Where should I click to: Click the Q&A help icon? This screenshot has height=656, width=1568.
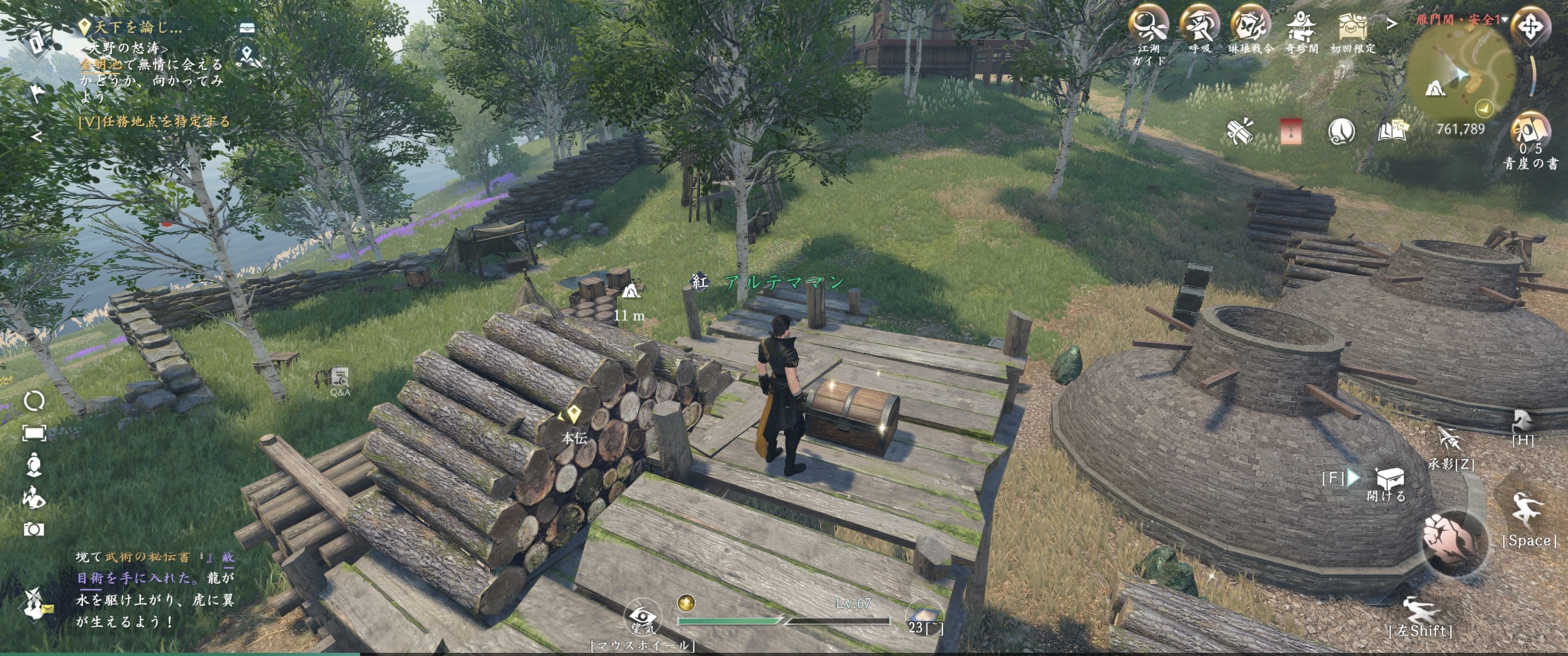point(340,379)
